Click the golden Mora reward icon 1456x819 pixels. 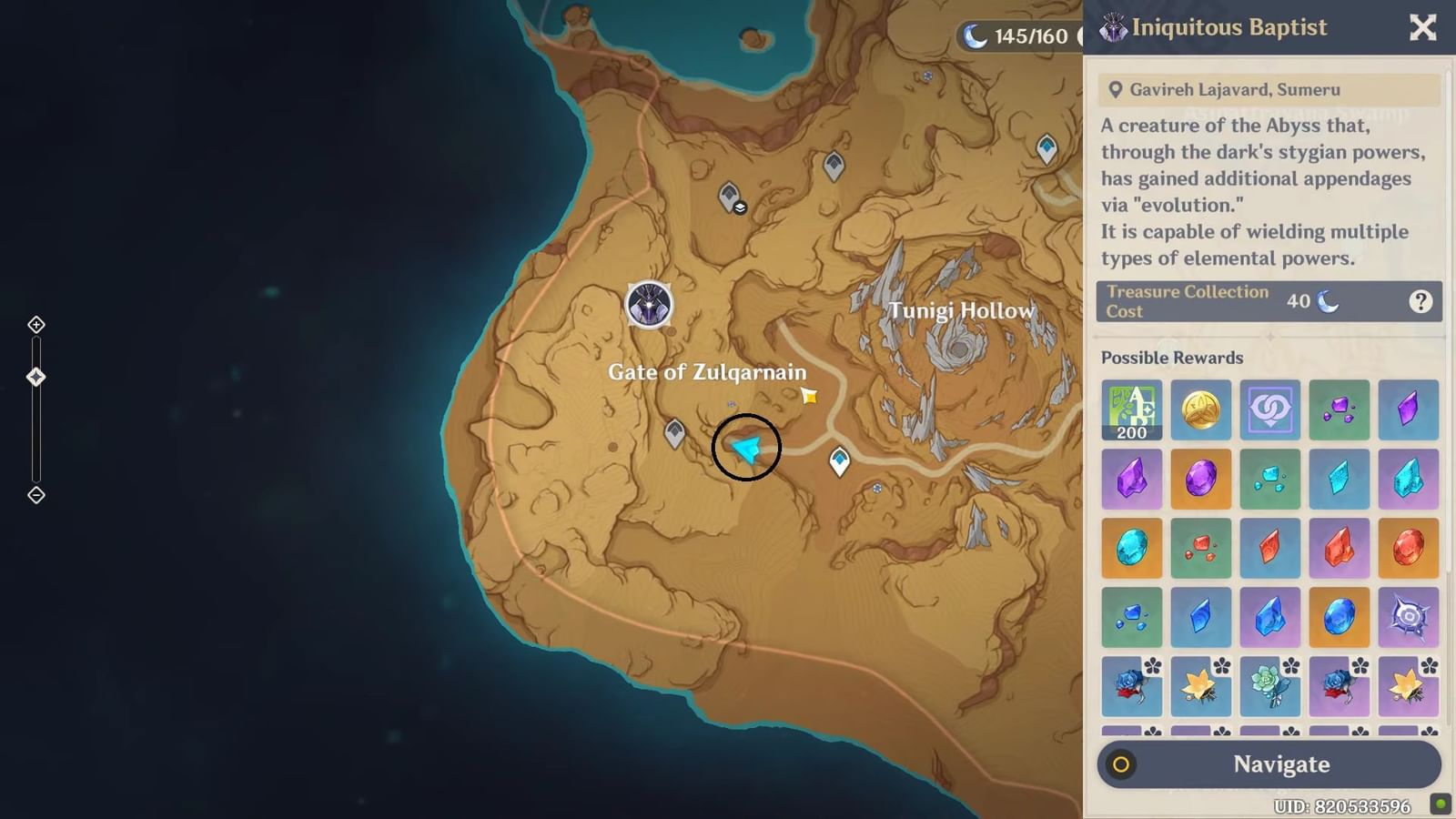[1201, 409]
